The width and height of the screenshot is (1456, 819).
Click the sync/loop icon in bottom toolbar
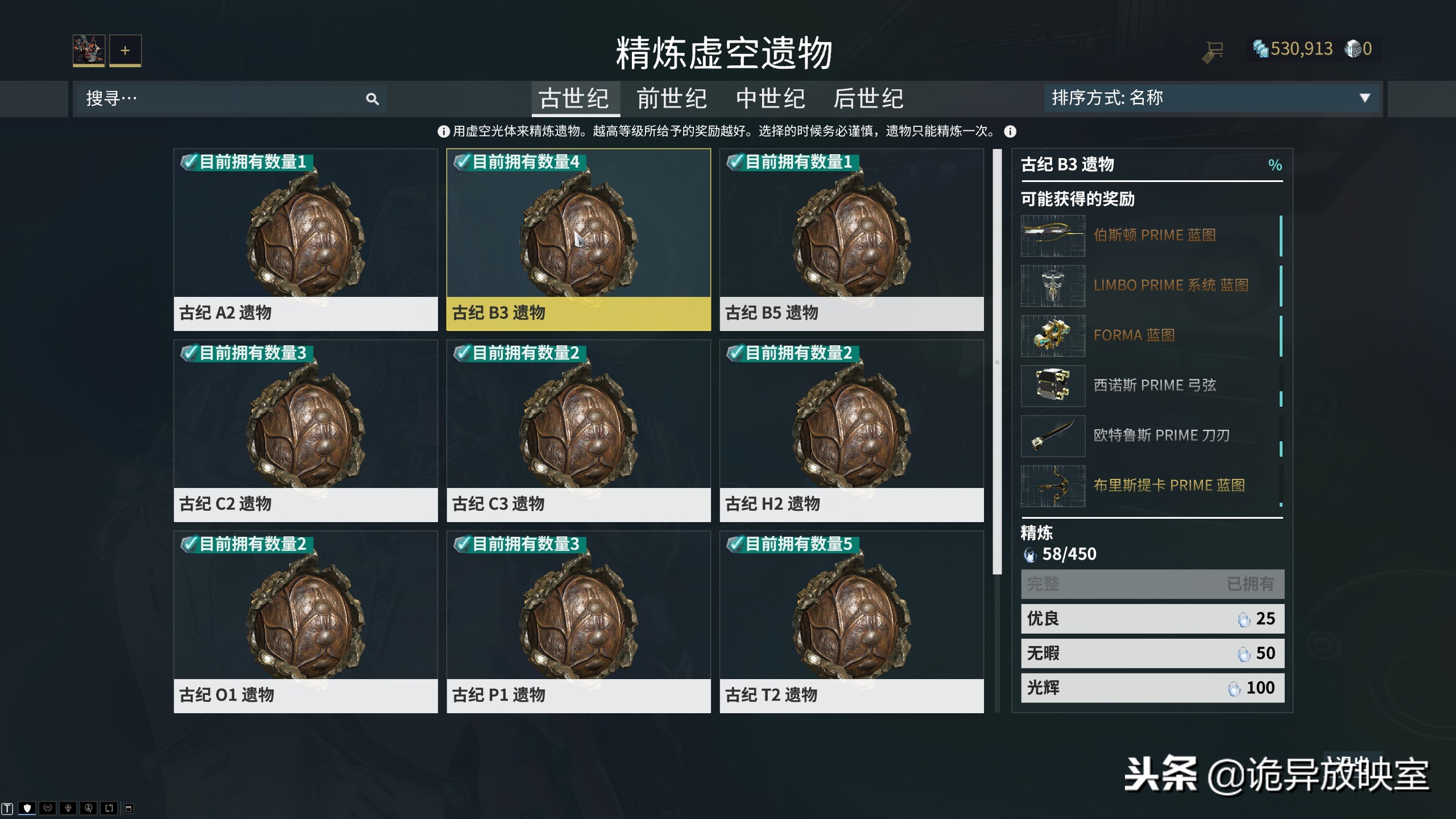pyautogui.click(x=109, y=809)
